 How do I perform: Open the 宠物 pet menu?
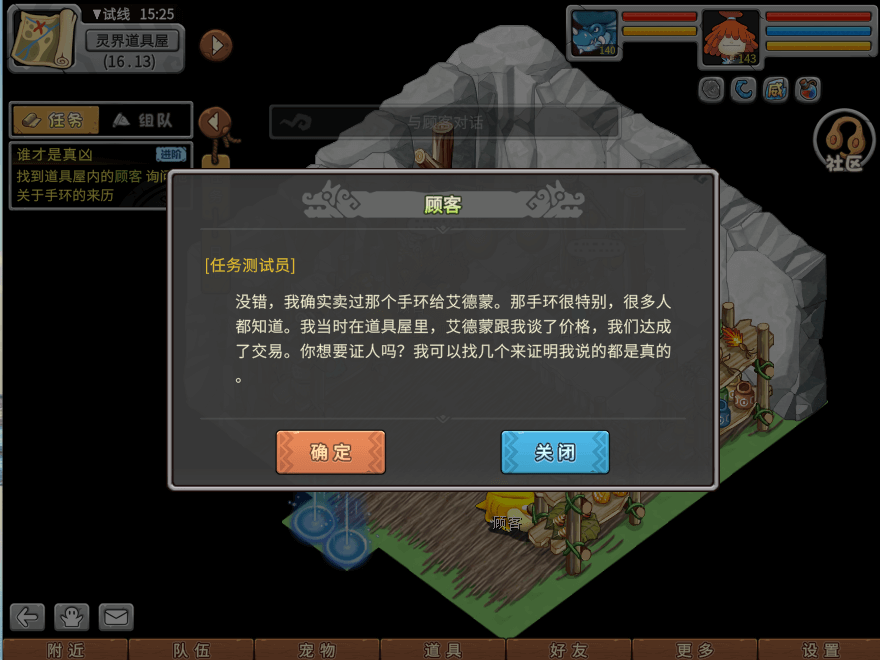pyautogui.click(x=317, y=650)
